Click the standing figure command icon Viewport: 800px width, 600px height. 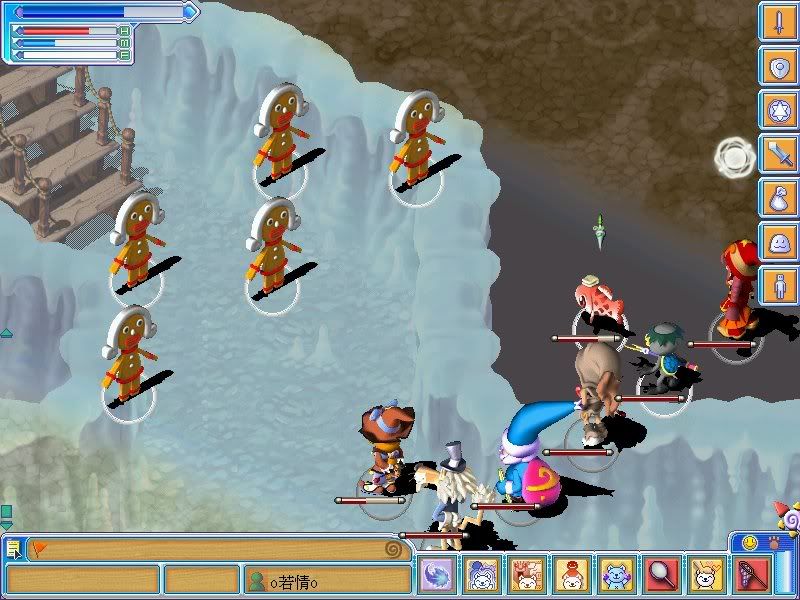pos(777,286)
